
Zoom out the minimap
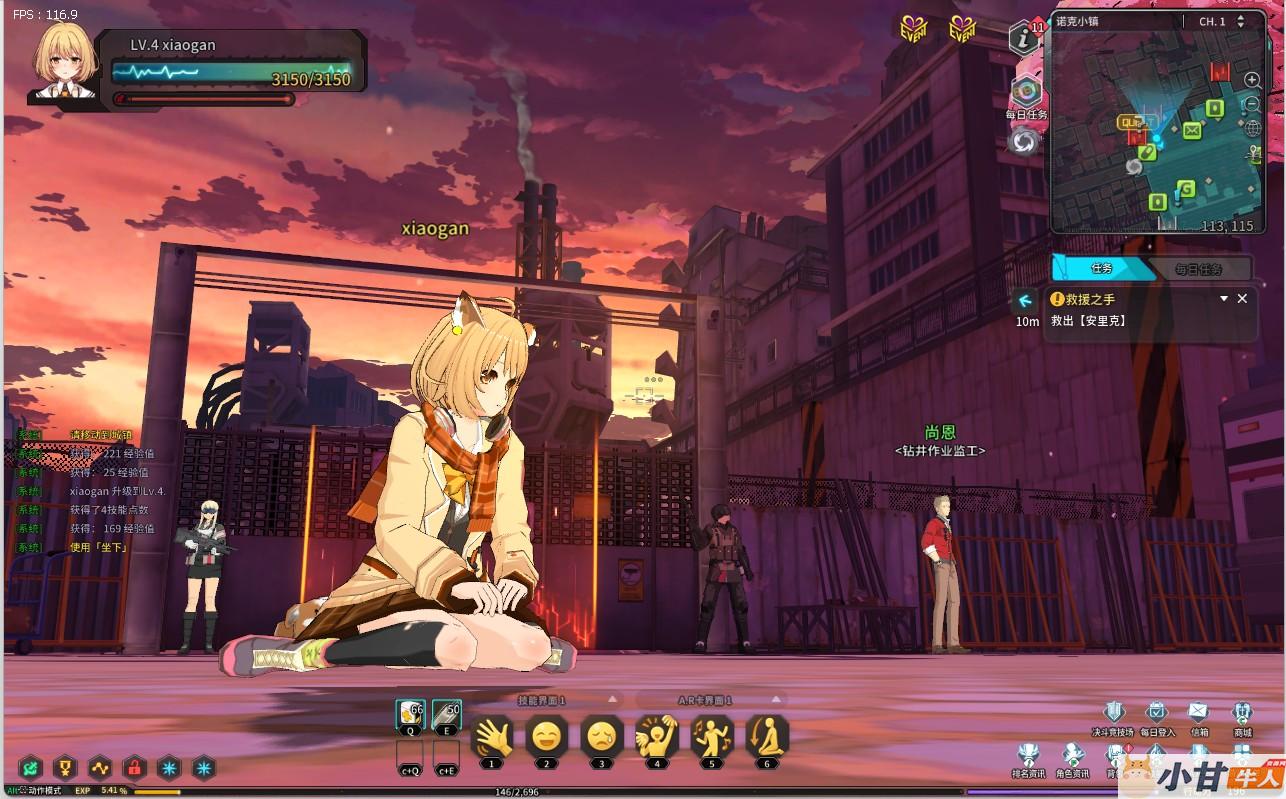[1252, 104]
